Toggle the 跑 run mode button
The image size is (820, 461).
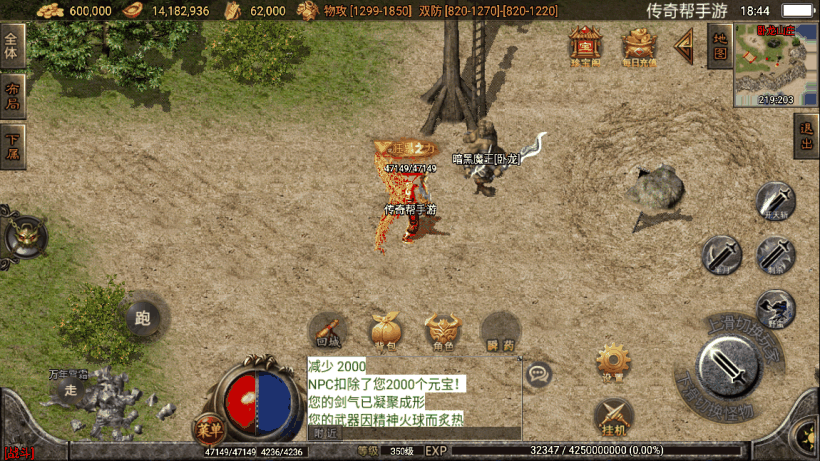click(142, 319)
